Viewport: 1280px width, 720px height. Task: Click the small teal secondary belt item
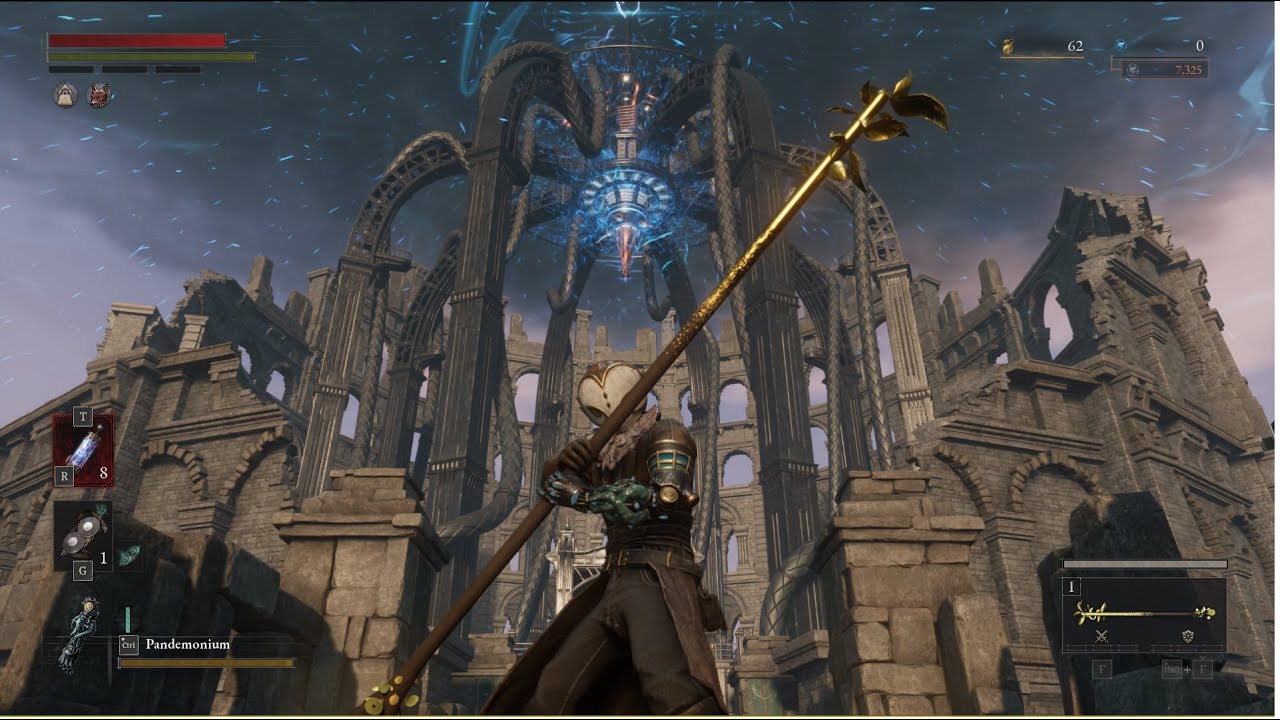(x=129, y=558)
